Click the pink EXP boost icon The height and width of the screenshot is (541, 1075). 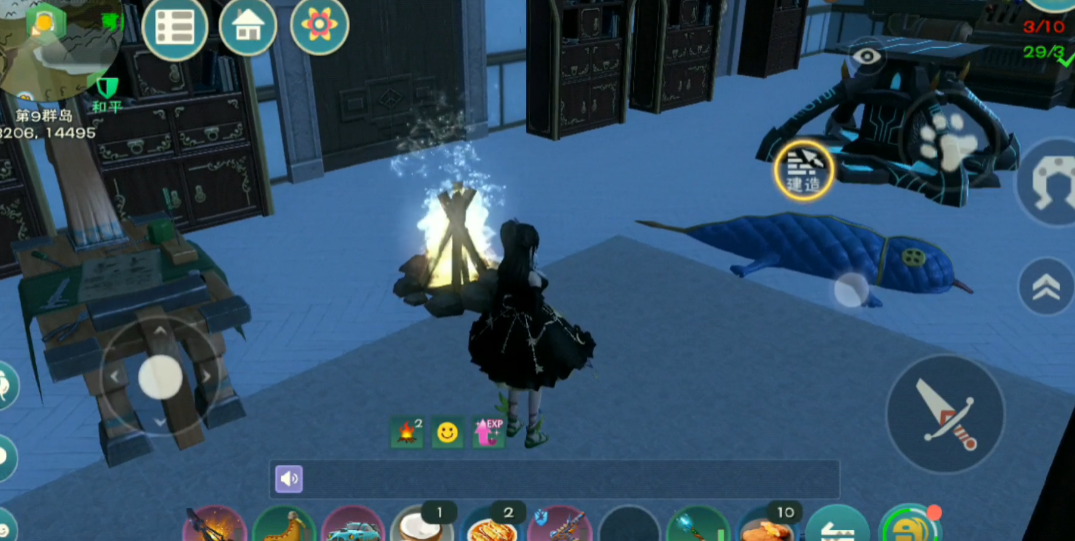pyautogui.click(x=488, y=432)
